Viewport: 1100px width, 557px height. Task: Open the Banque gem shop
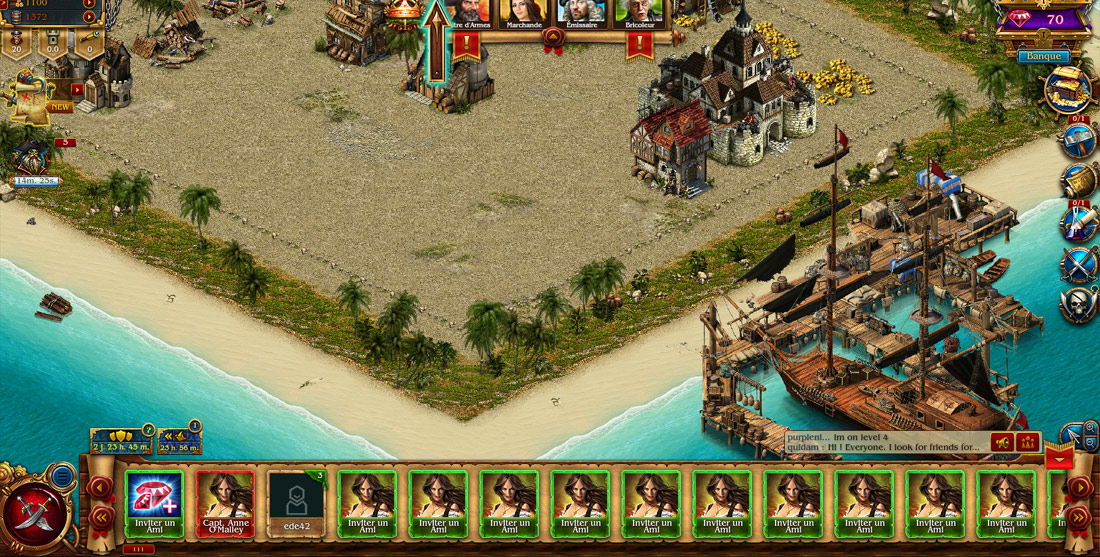pyautogui.click(x=1042, y=56)
